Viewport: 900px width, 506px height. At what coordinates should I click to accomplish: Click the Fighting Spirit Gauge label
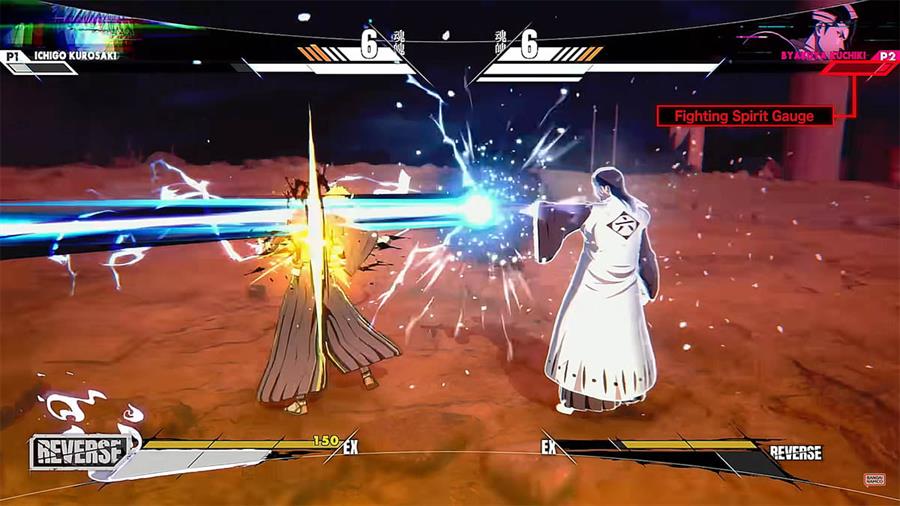pos(744,116)
